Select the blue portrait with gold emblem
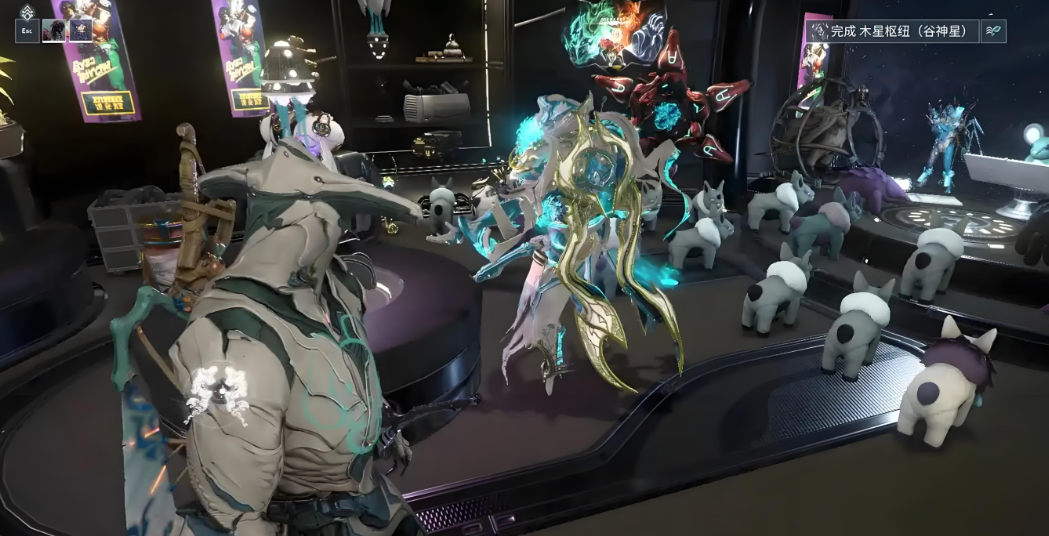Image resolution: width=1049 pixels, height=536 pixels. pos(81,31)
